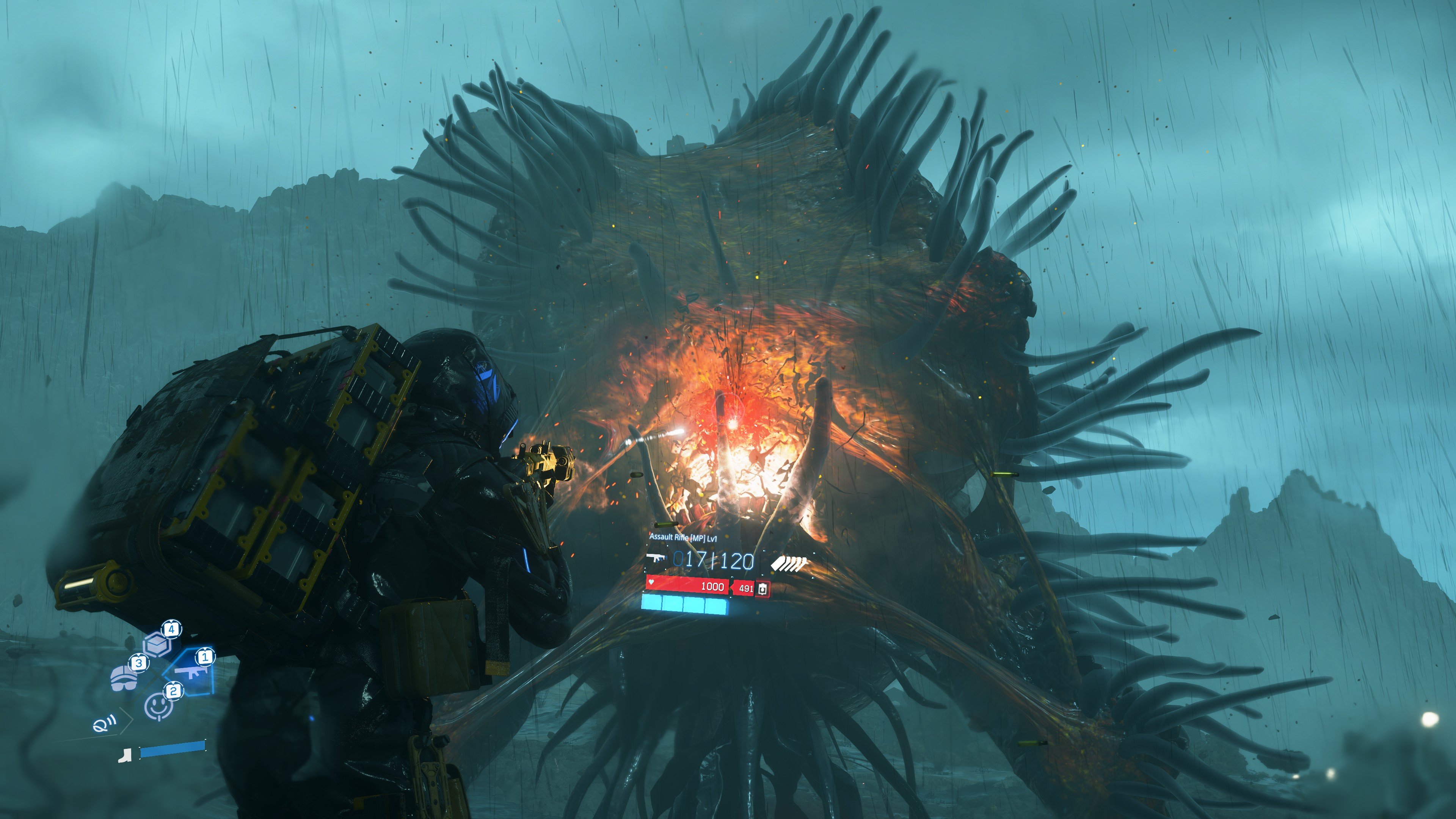This screenshot has height=819, width=1456.
Task: Click the boot icon beside the blue bar
Action: coord(125,755)
